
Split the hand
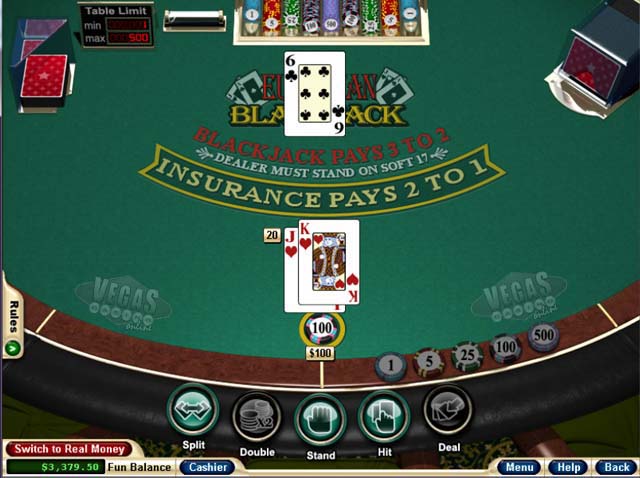193,410
